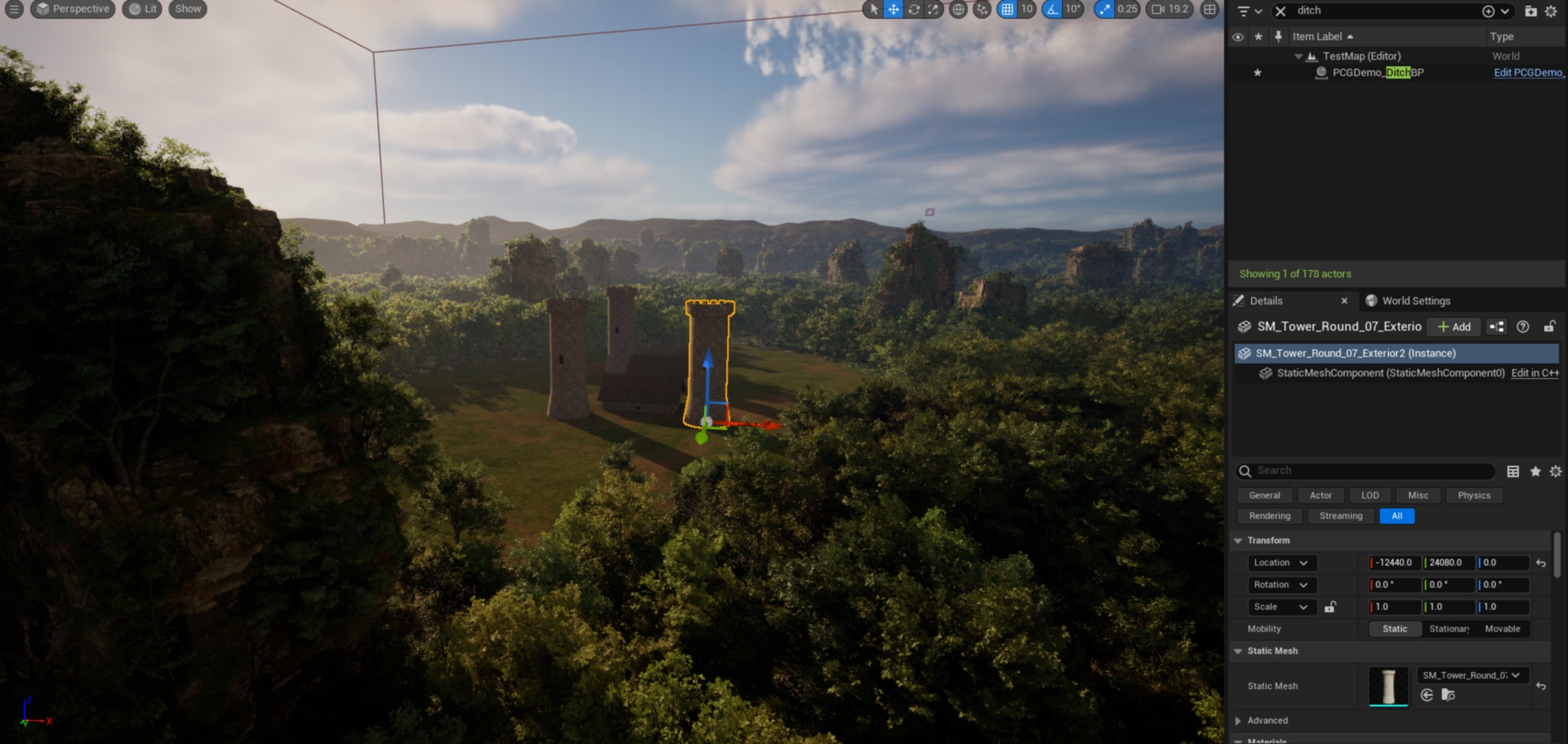Add a component with the Add button
Viewport: 1568px width, 744px height.
click(1454, 326)
